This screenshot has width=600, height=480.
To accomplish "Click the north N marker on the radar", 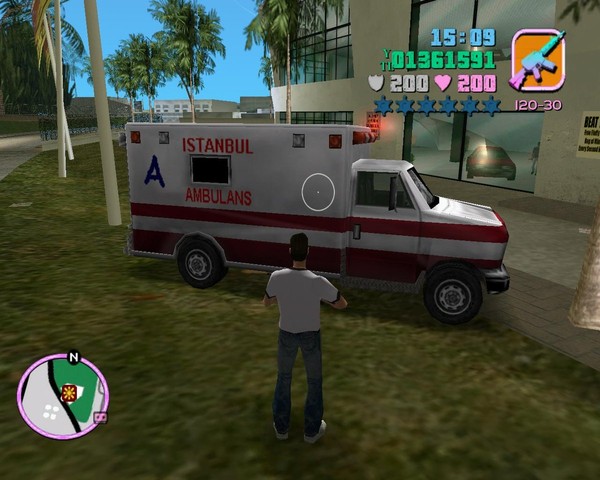I will click(73, 356).
